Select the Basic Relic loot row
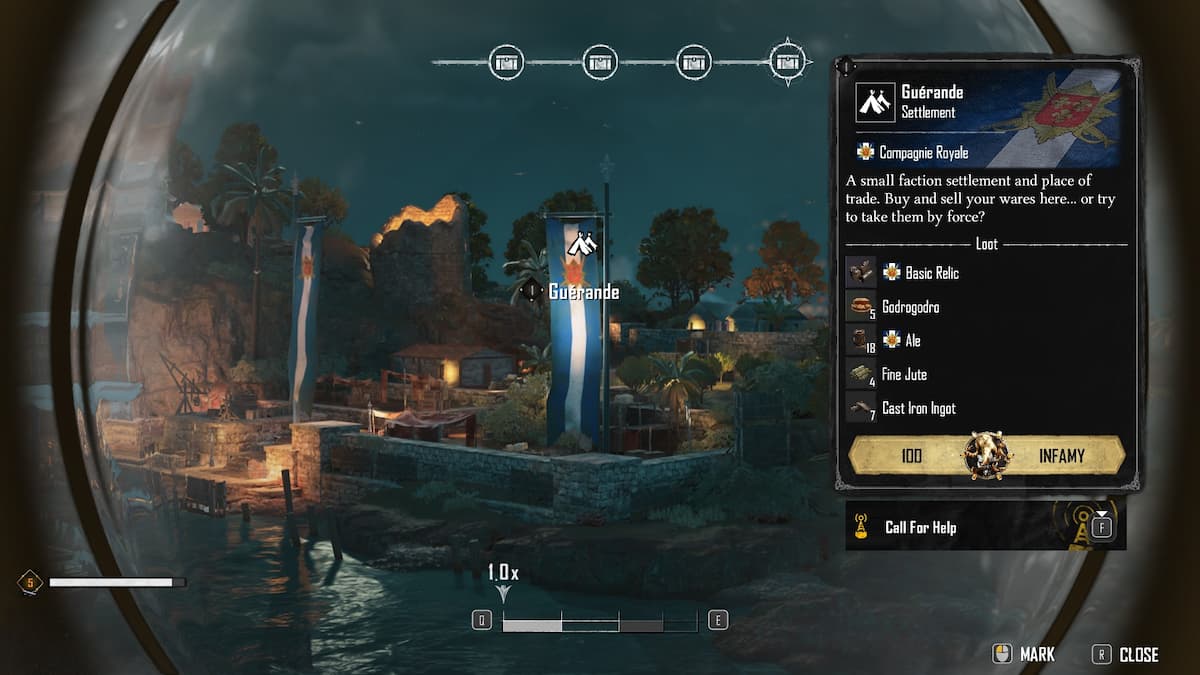Viewport: 1200px width, 675px height. coord(932,273)
